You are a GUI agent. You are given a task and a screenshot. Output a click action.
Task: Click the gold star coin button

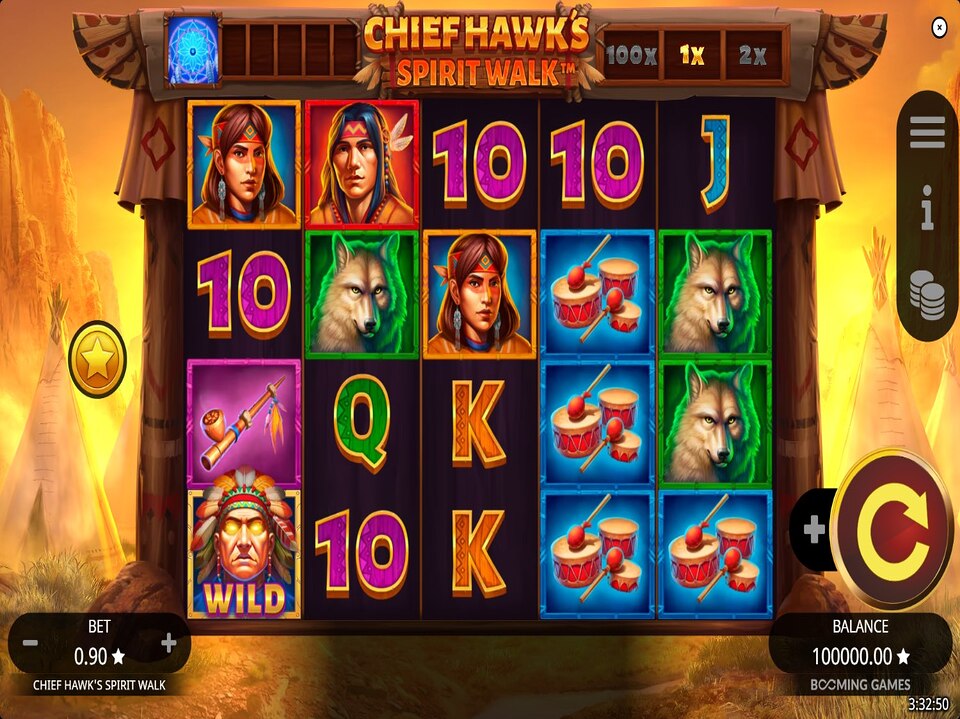(x=97, y=359)
